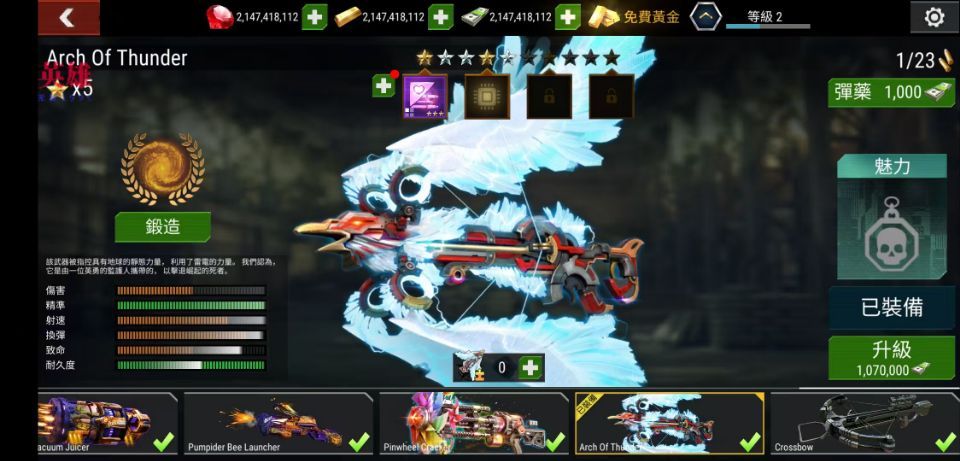Go back with the red arrow button
Image resolution: width=960 pixels, height=461 pixels.
68,17
